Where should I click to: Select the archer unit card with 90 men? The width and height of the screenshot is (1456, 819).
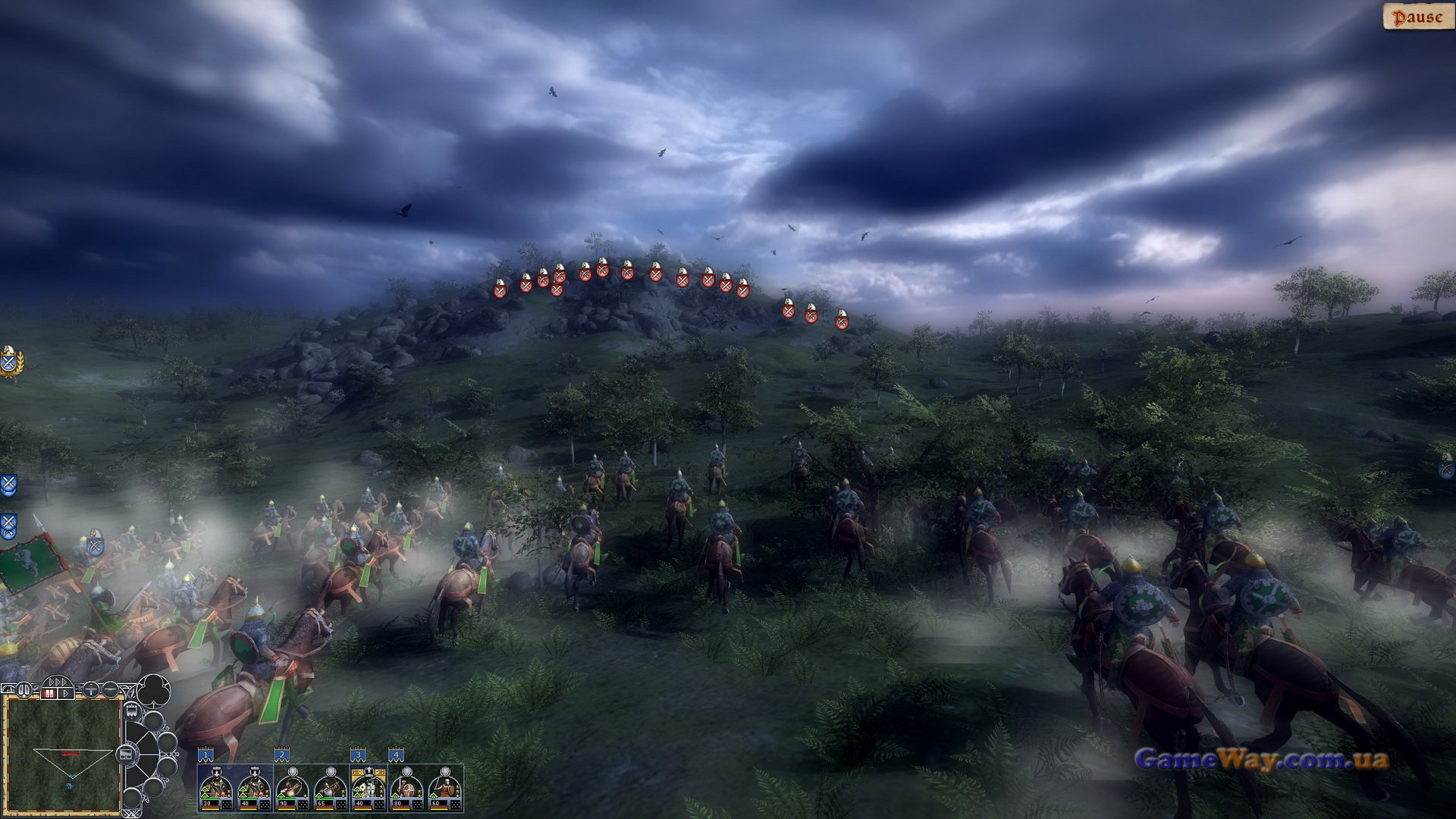click(x=292, y=789)
